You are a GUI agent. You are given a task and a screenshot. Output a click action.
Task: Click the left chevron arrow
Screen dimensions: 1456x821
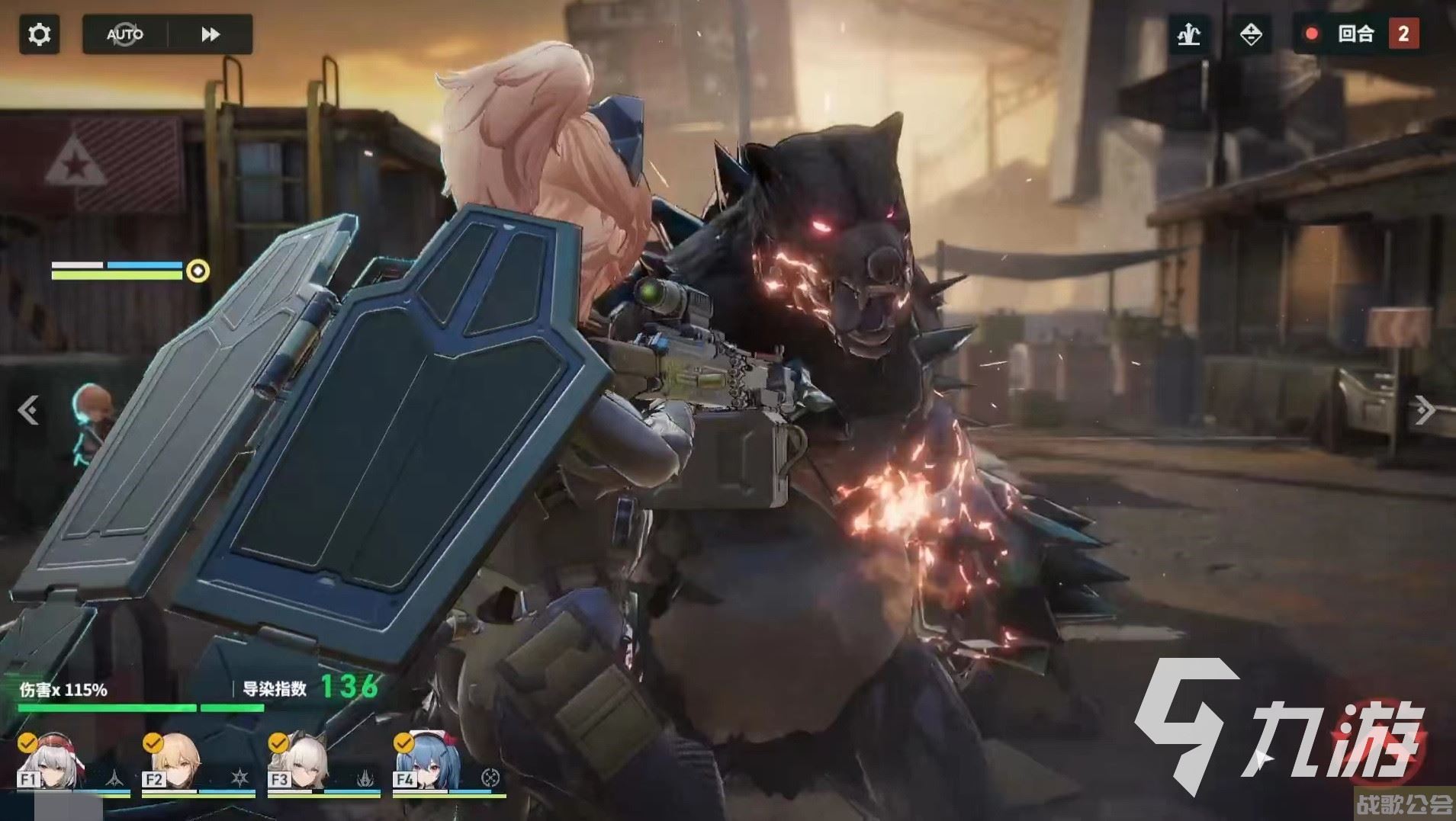pos(29,410)
